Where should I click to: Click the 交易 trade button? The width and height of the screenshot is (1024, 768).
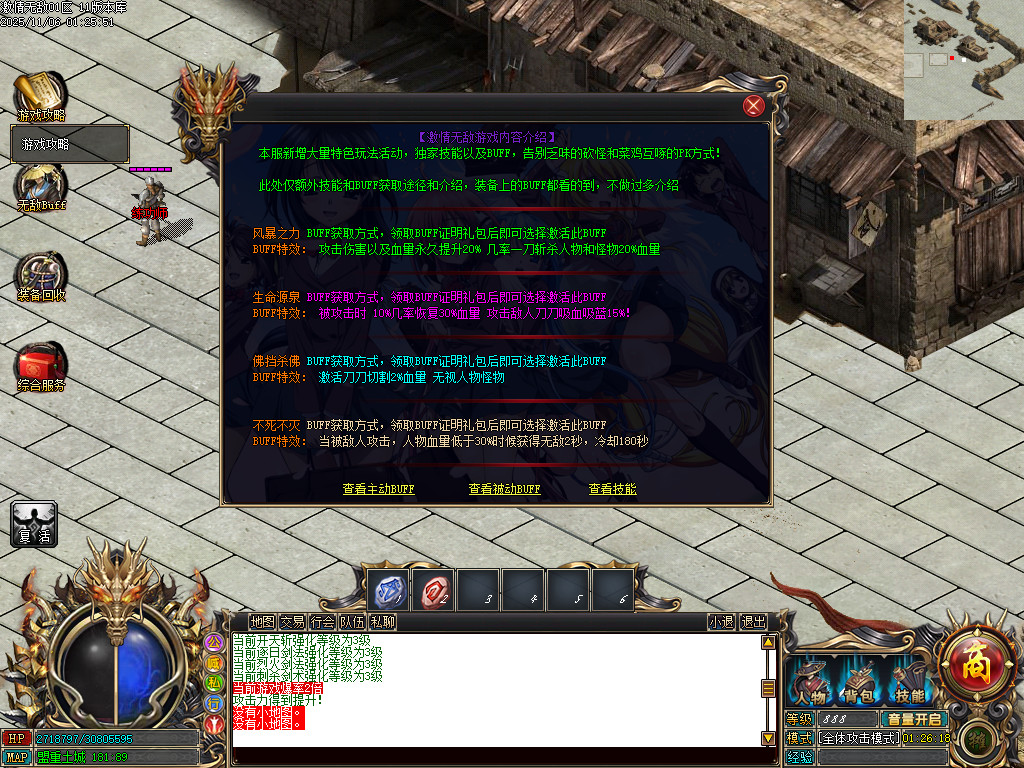tap(292, 621)
